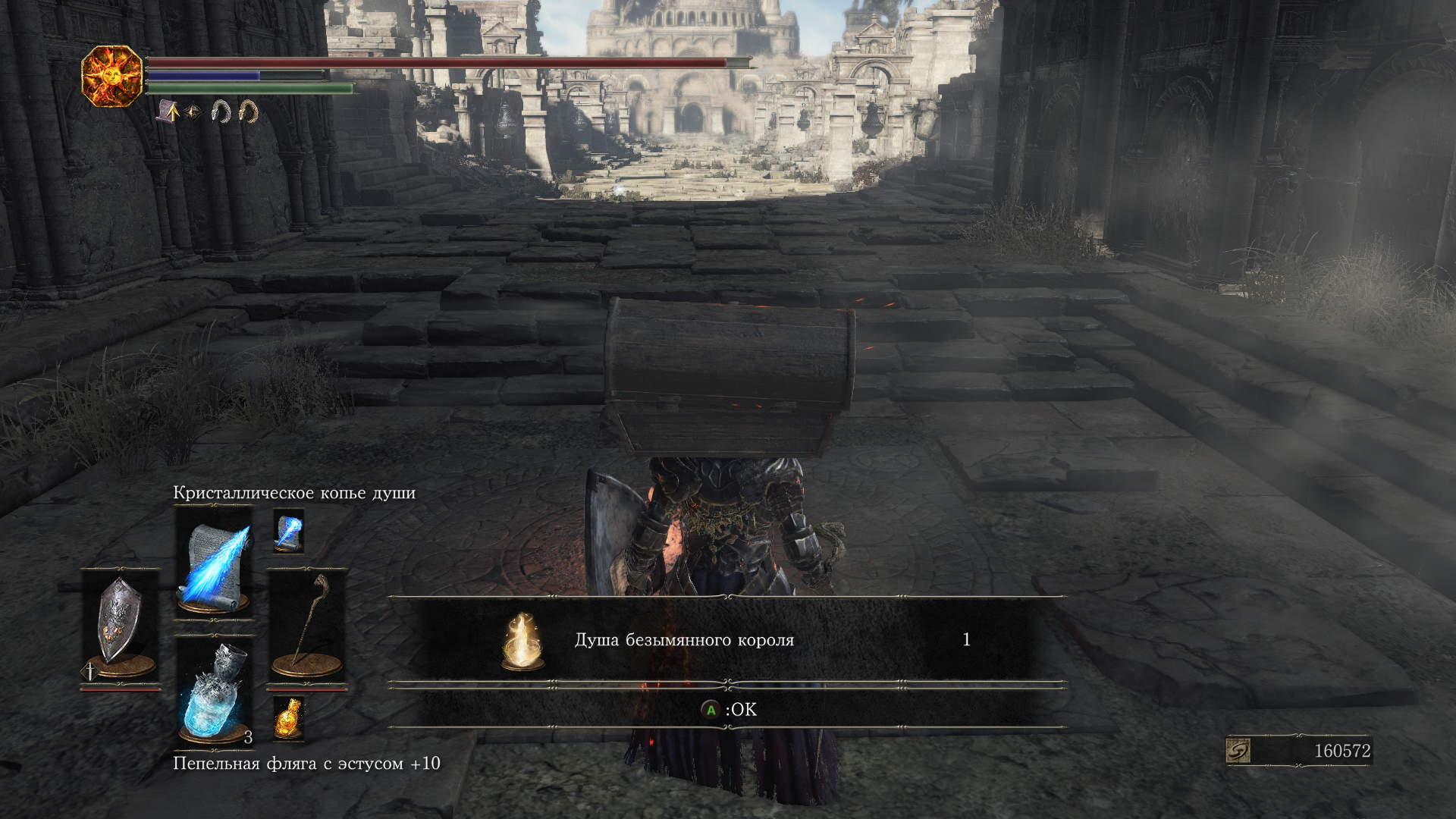Click the Soul of the Nameless King item row
The width and height of the screenshot is (1456, 819).
click(x=726, y=640)
